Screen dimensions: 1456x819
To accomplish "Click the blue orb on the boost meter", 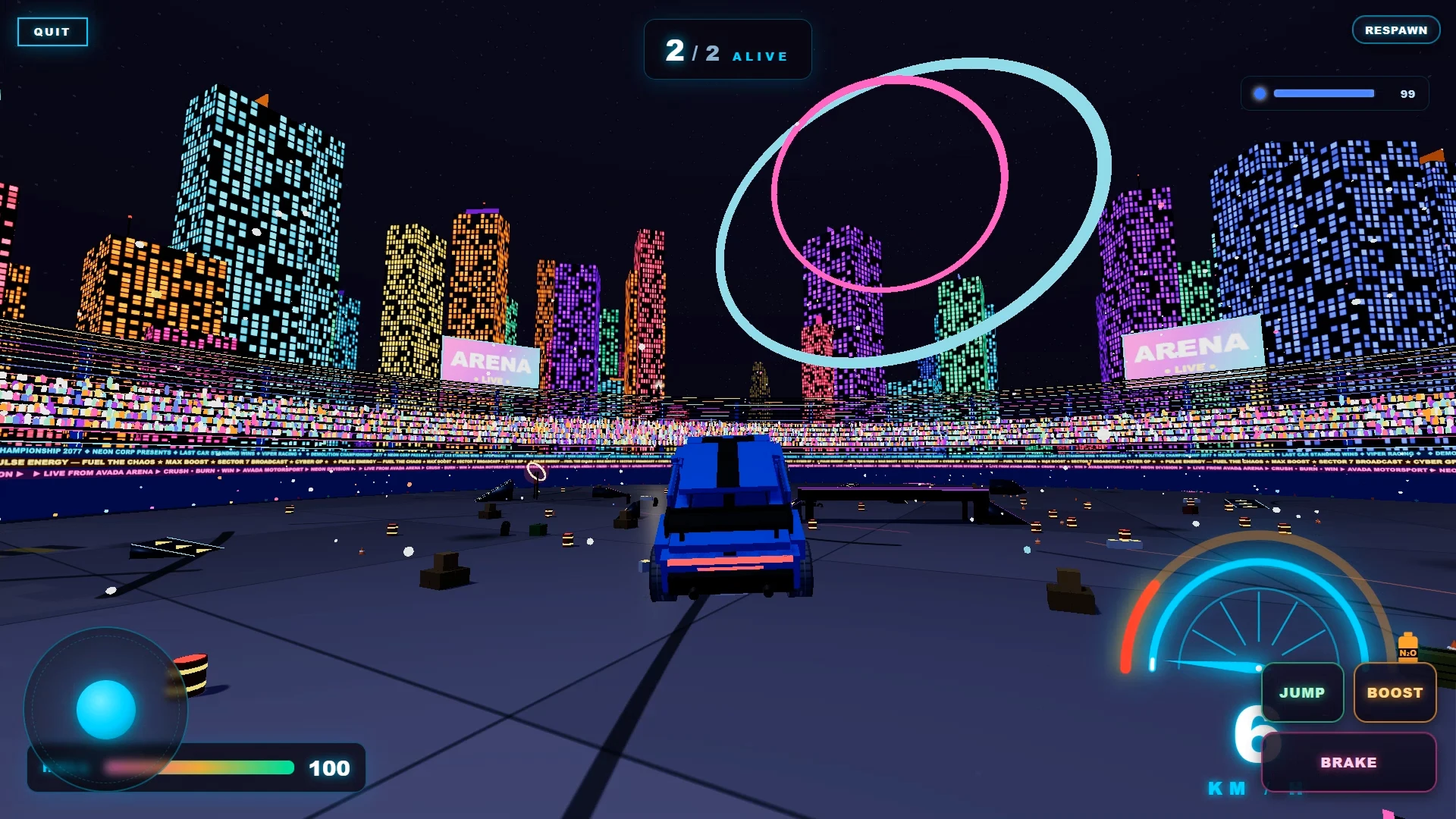I will [x=1260, y=93].
